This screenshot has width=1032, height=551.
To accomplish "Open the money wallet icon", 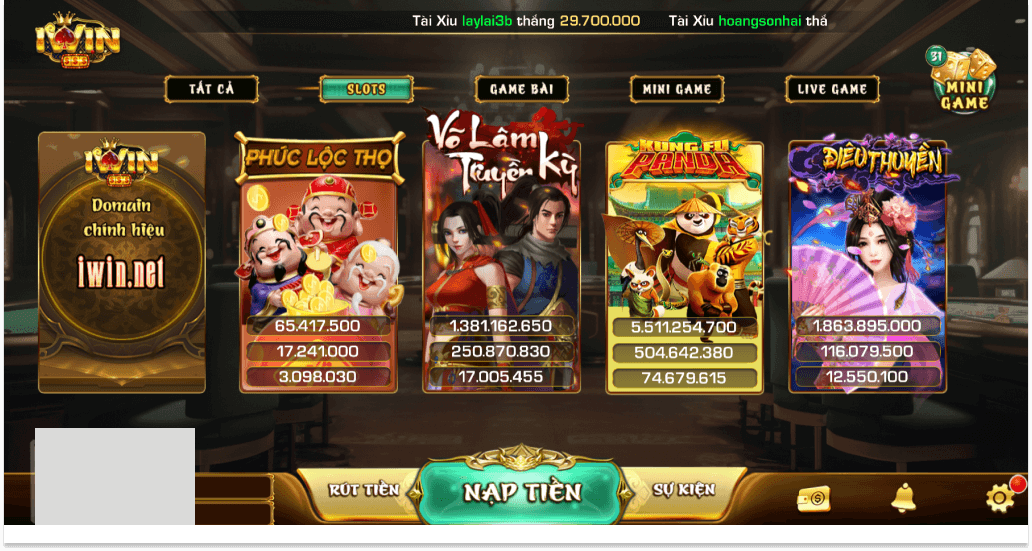I will (814, 498).
